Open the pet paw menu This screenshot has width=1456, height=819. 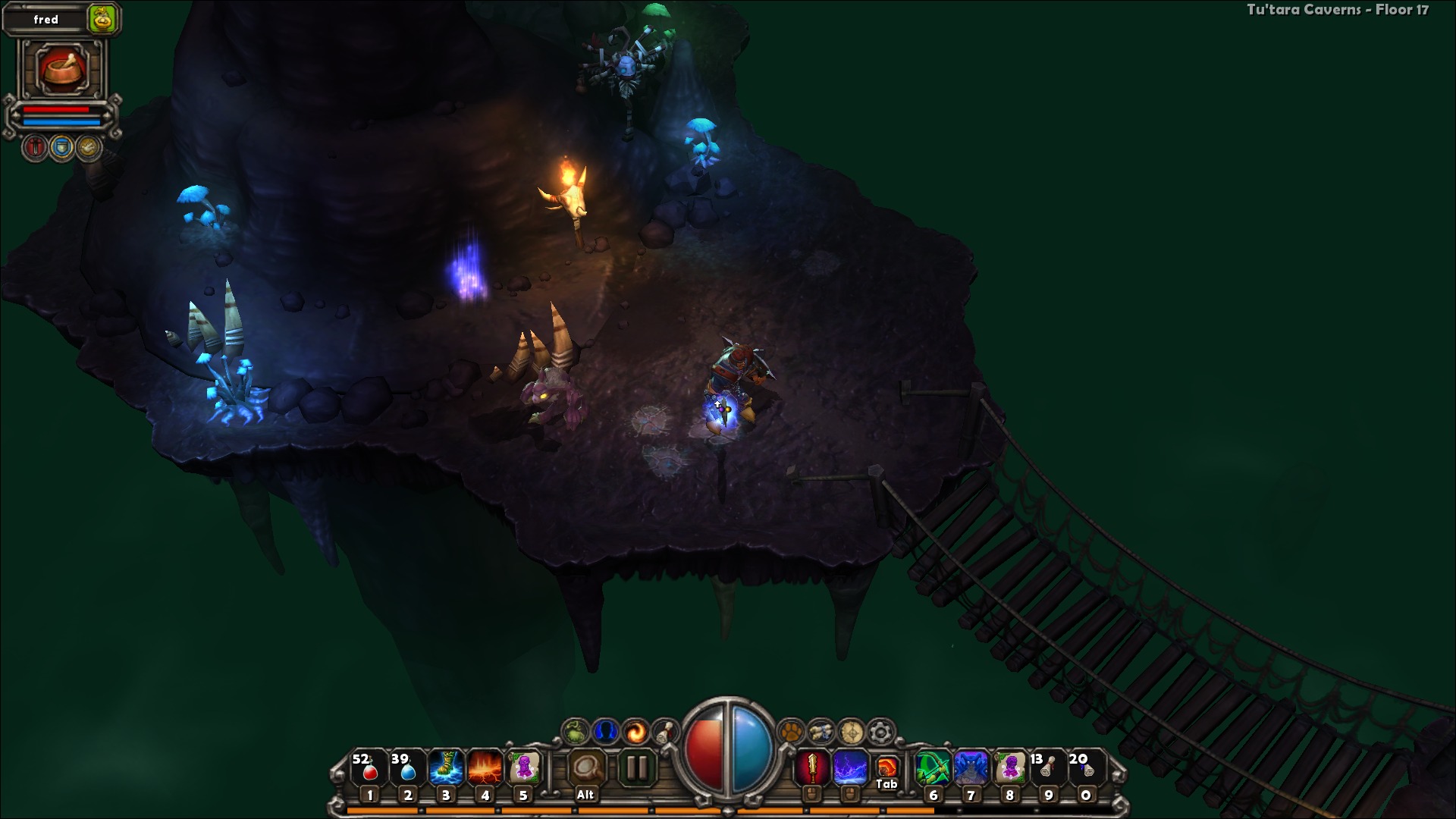pos(791,733)
